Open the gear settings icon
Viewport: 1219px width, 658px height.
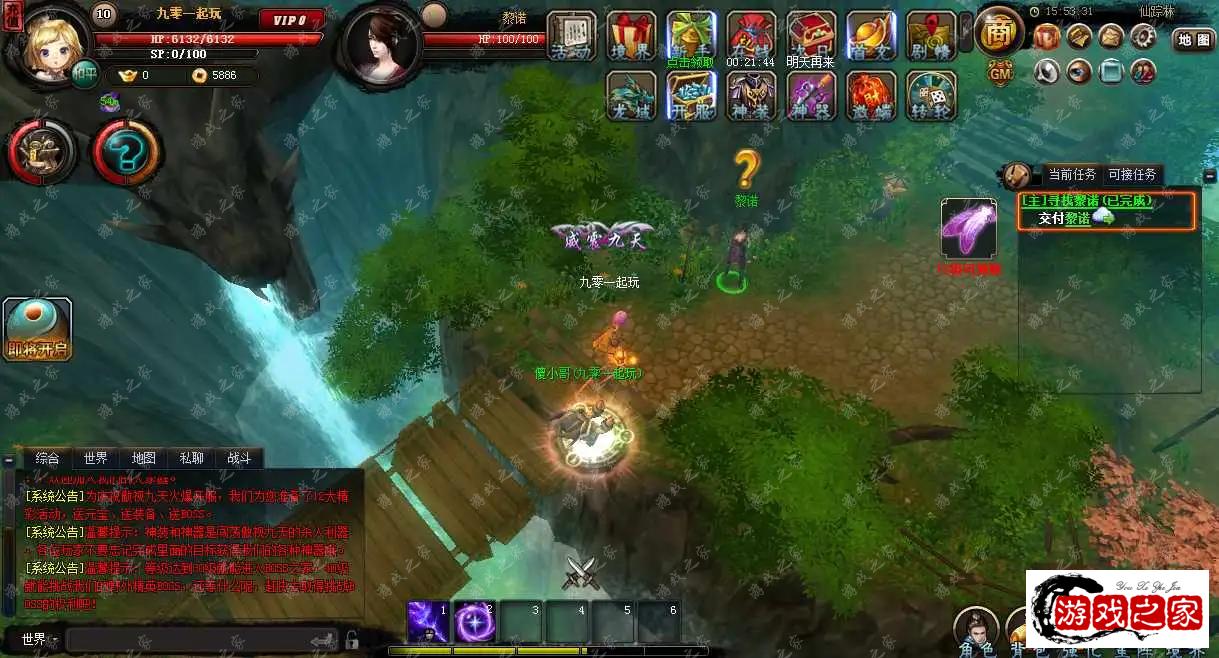point(1143,37)
